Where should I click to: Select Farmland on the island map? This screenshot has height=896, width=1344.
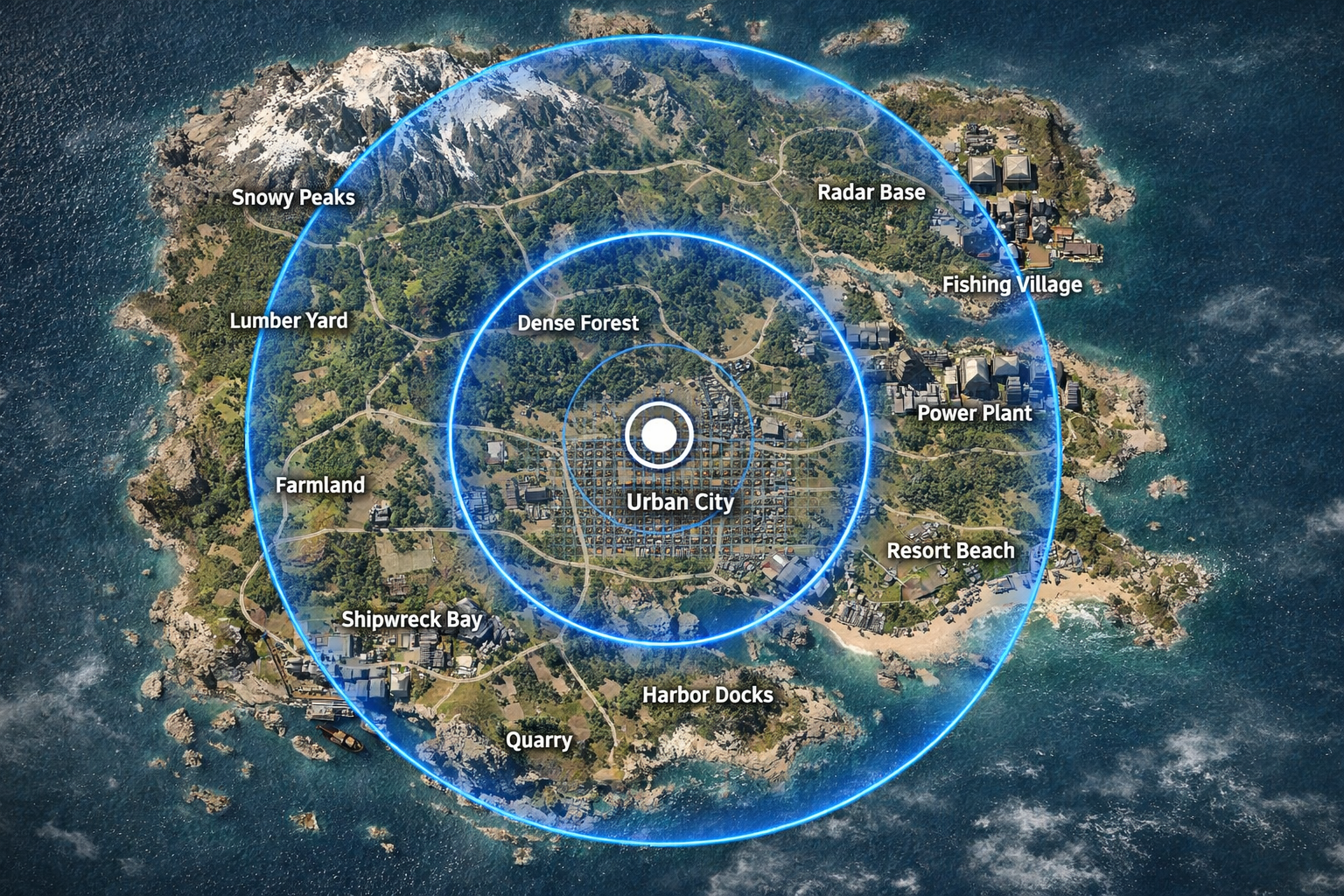click(x=319, y=485)
